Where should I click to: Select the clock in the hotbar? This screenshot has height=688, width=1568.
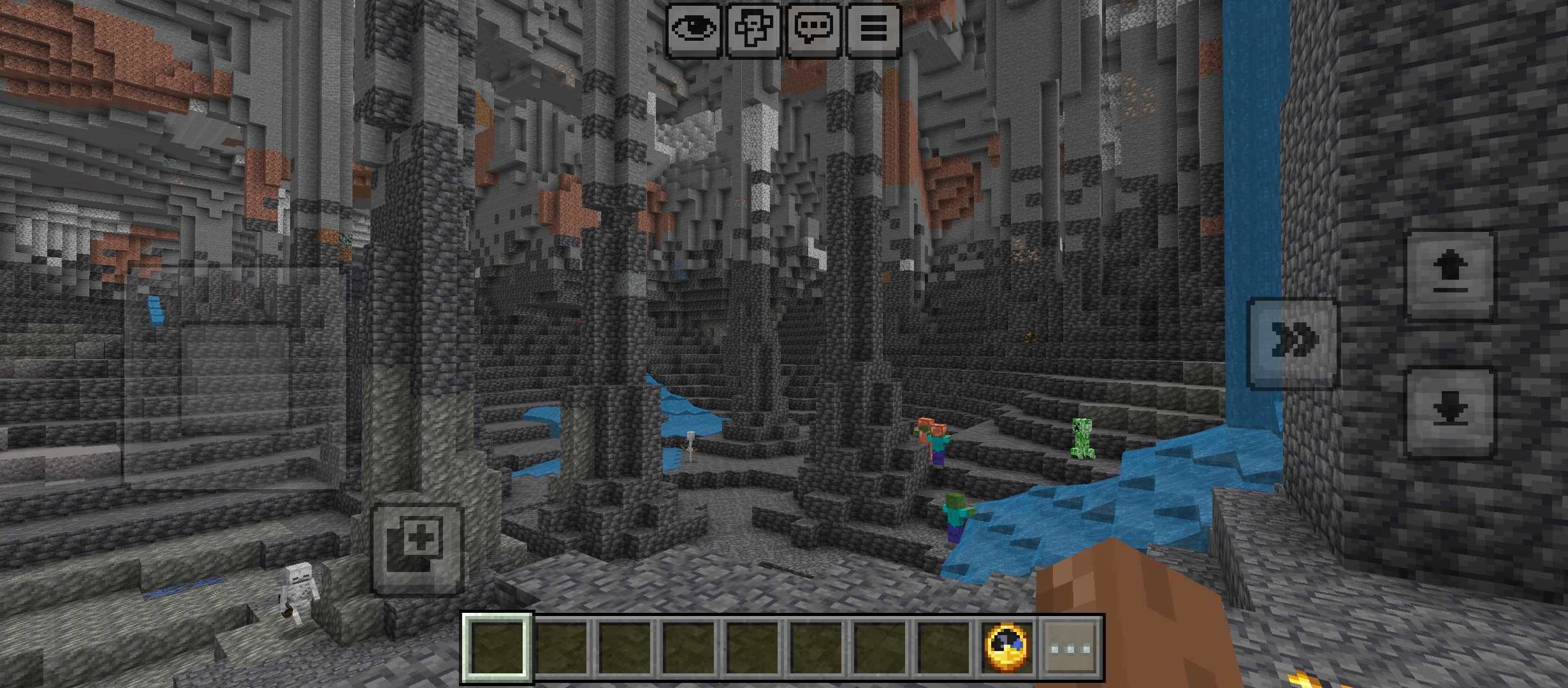[x=1007, y=648]
